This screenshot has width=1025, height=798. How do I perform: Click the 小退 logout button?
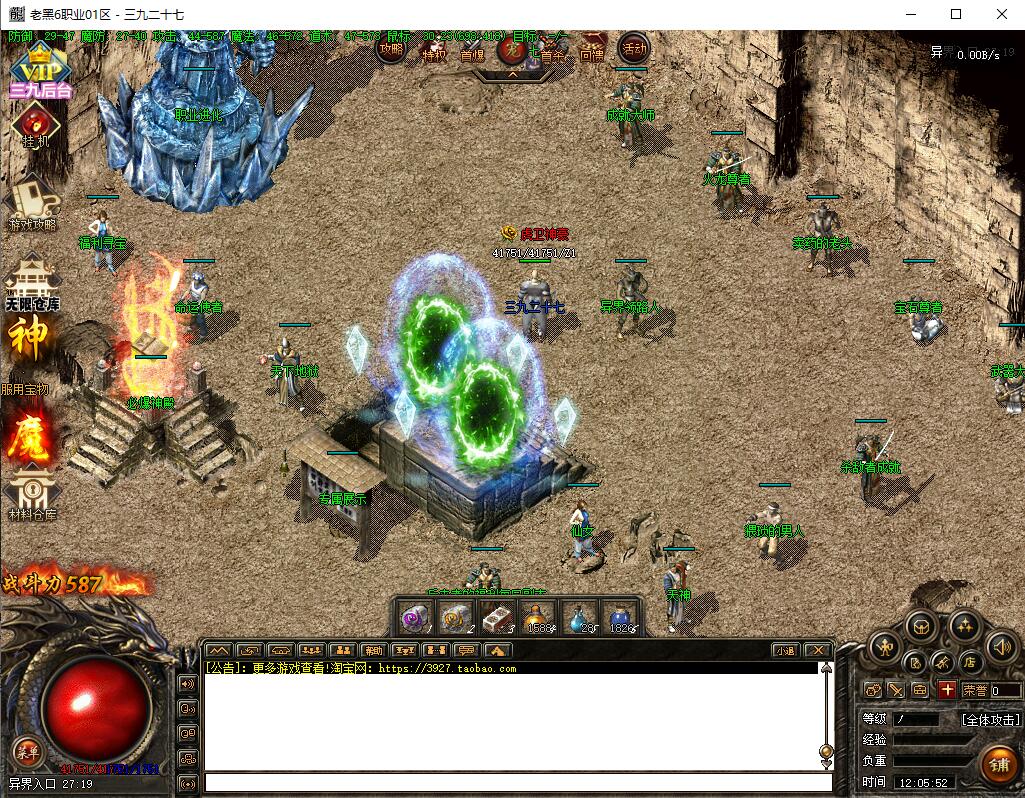785,650
